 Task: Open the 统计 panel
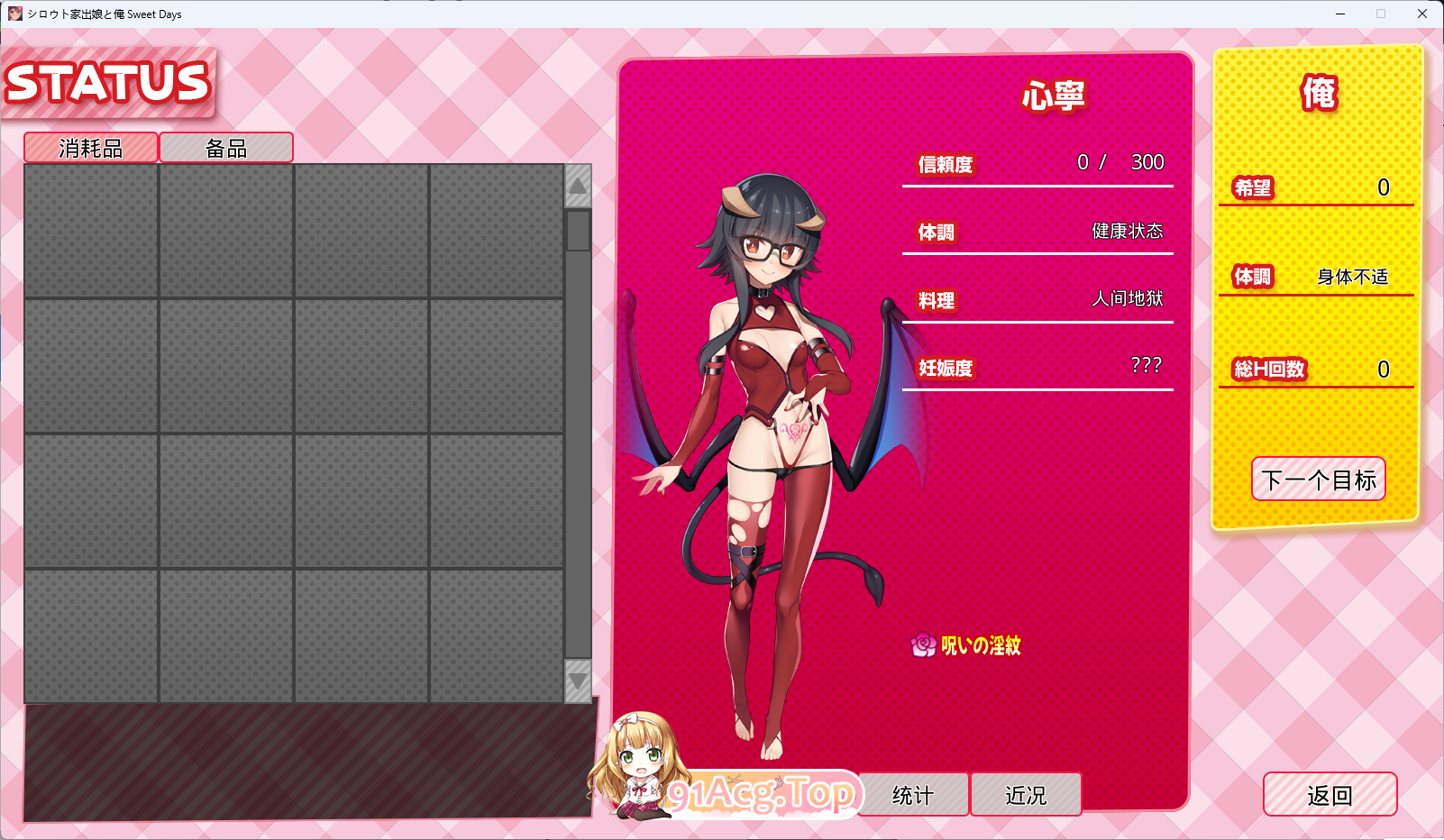tap(913, 794)
